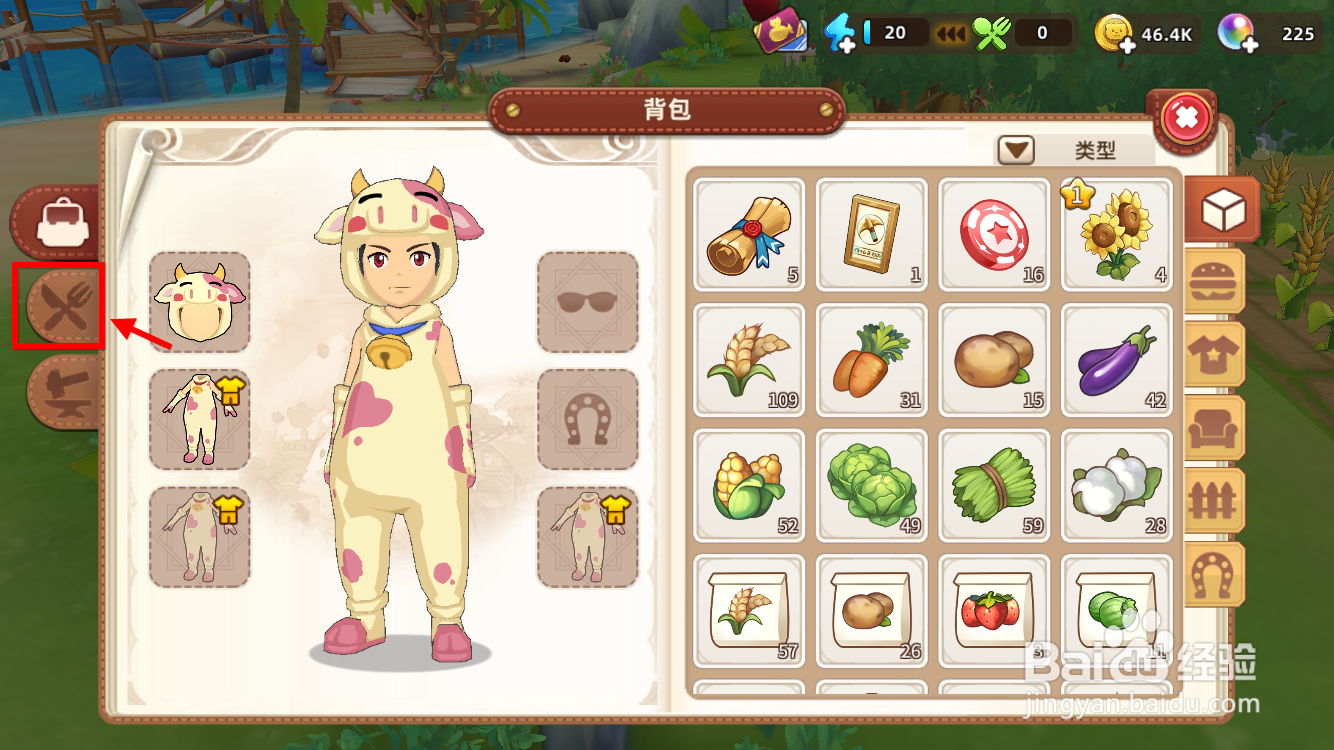Screen dimensions: 1334x750
Task: Choose the carrot stack in inventory
Action: coord(871,359)
